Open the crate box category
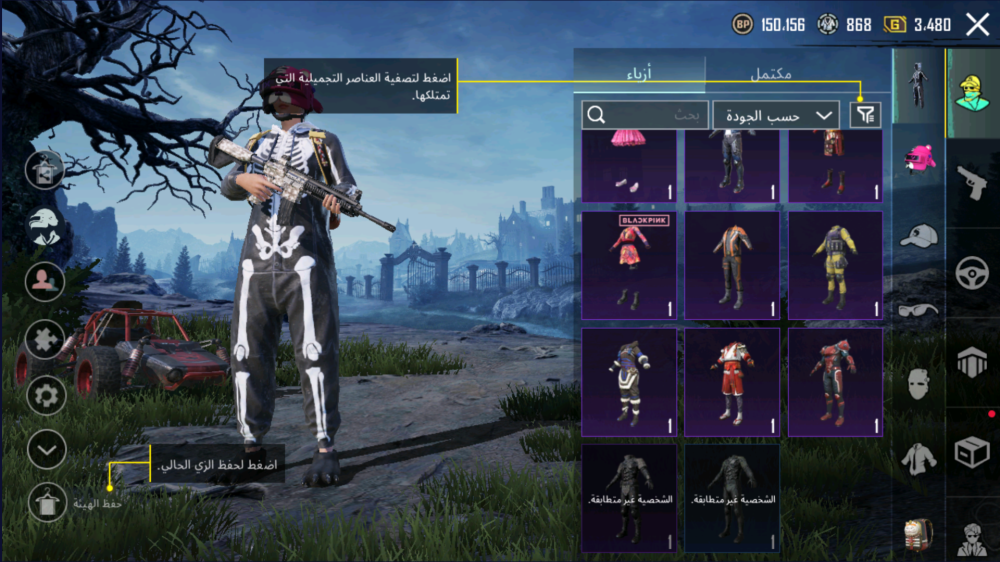This screenshot has height=562, width=1000. pos(971,452)
